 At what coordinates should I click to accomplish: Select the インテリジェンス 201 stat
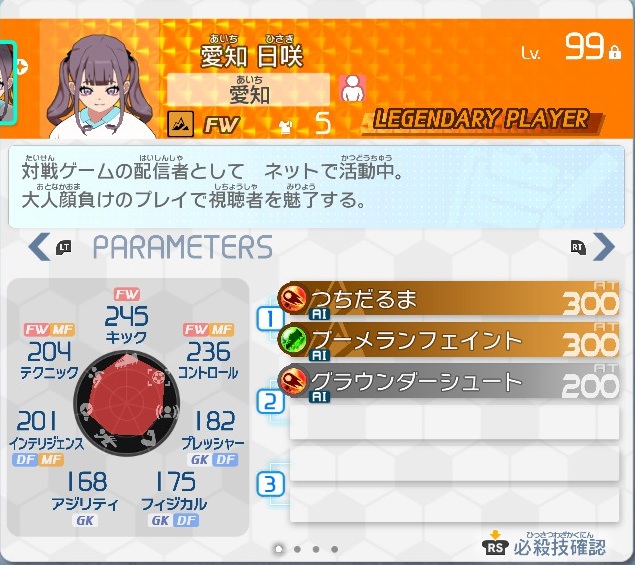[38, 427]
